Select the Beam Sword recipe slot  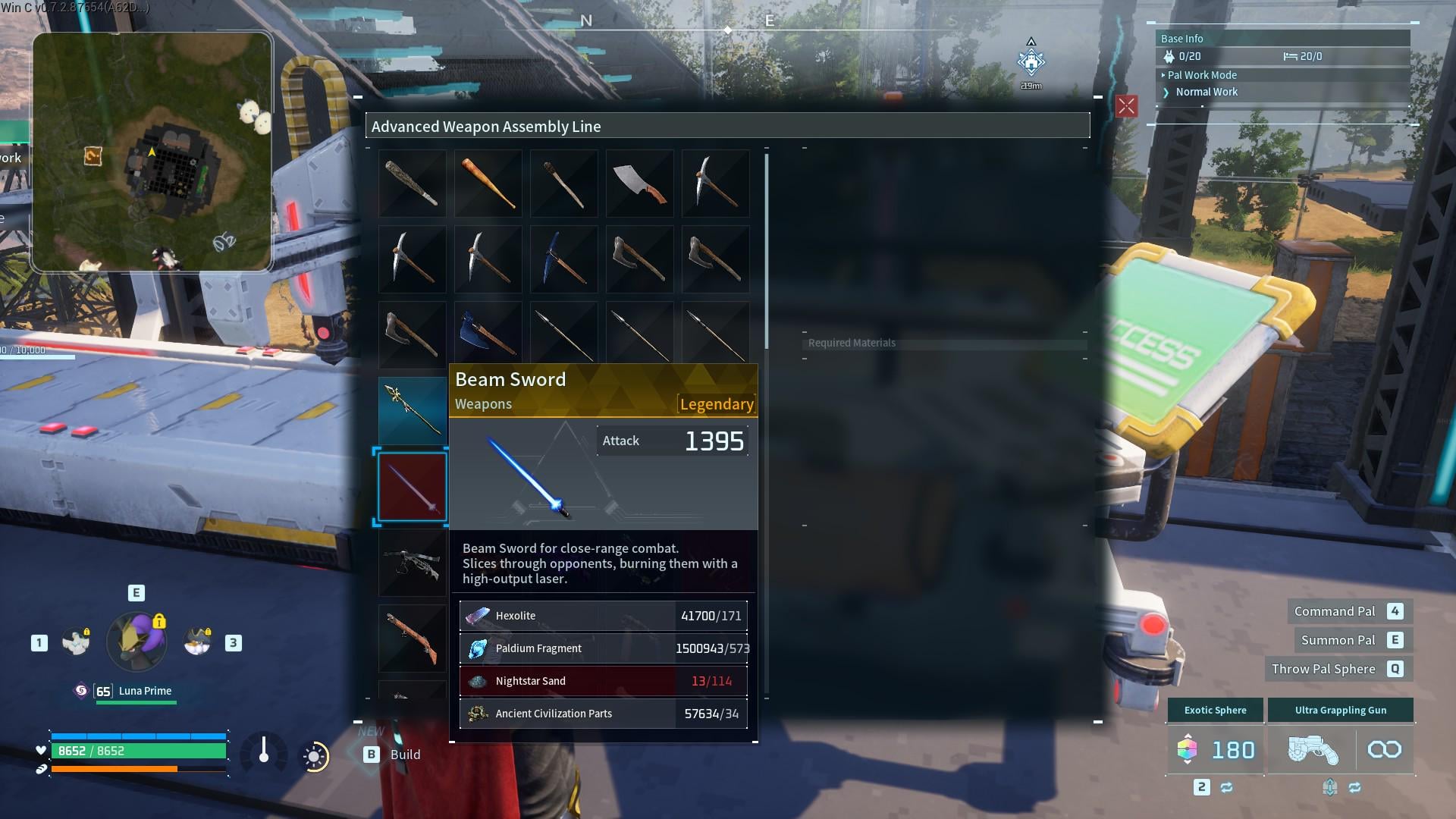click(x=412, y=487)
